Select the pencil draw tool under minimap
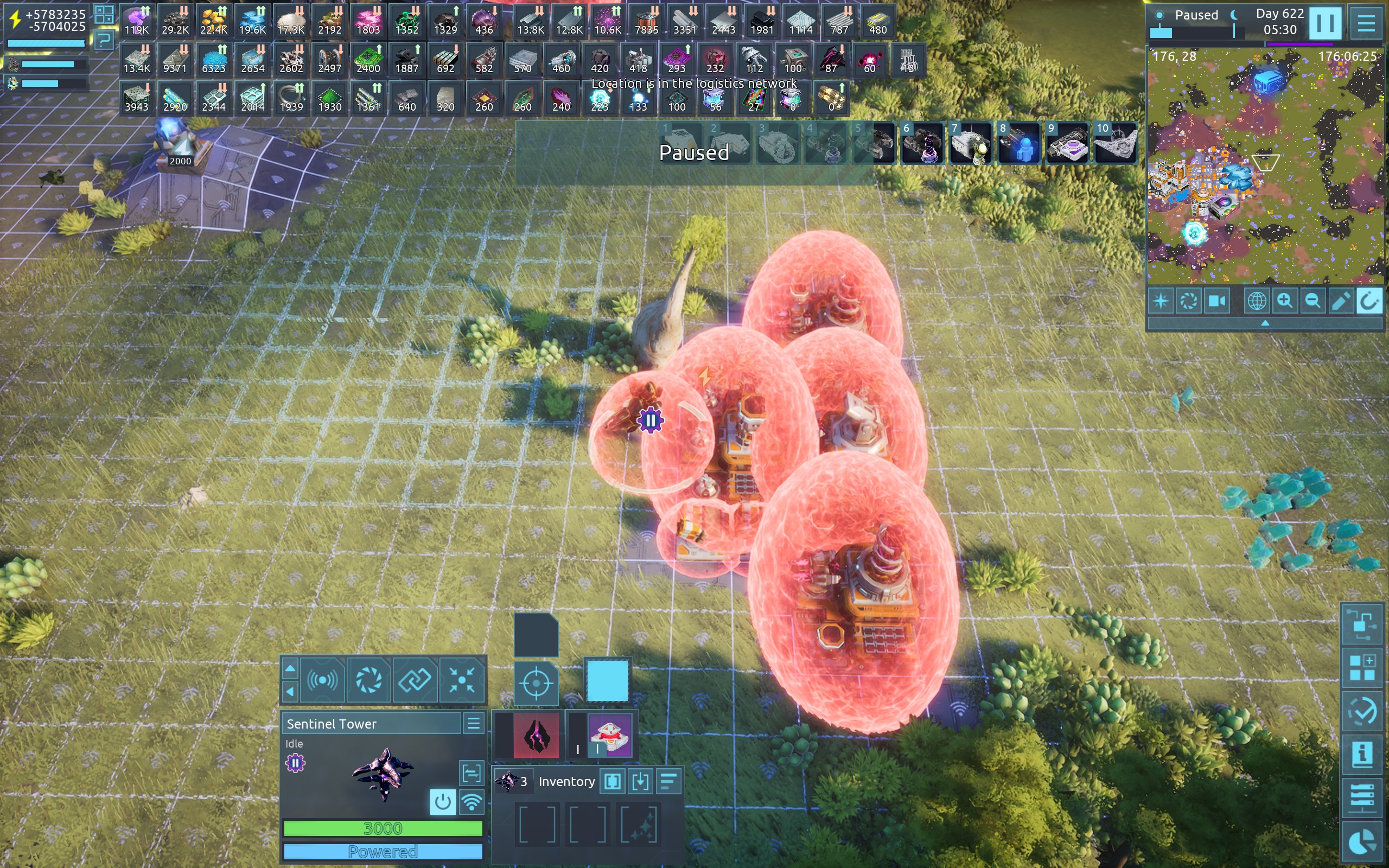This screenshot has height=868, width=1389. [x=1340, y=301]
